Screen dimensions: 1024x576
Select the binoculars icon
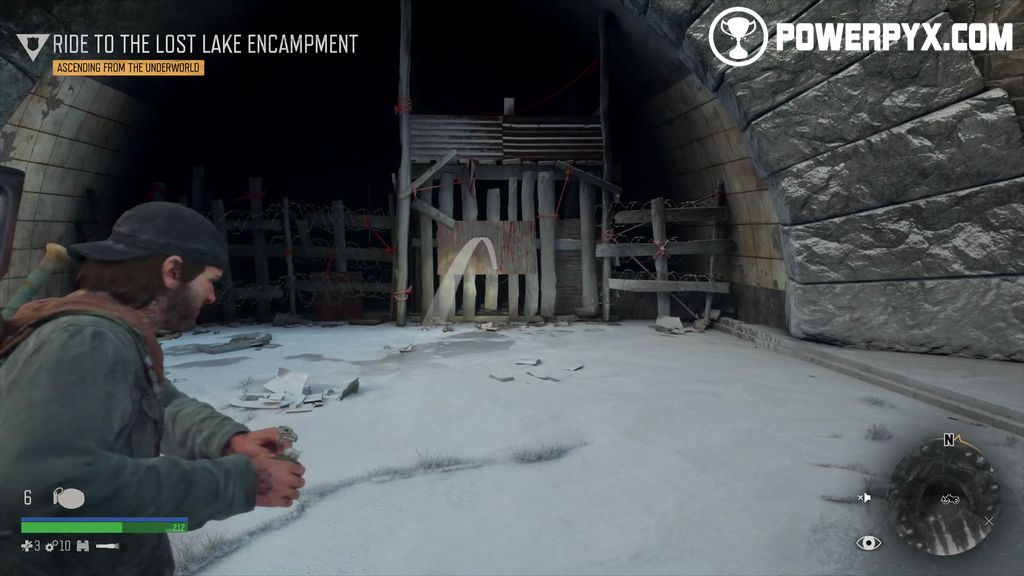click(x=82, y=546)
